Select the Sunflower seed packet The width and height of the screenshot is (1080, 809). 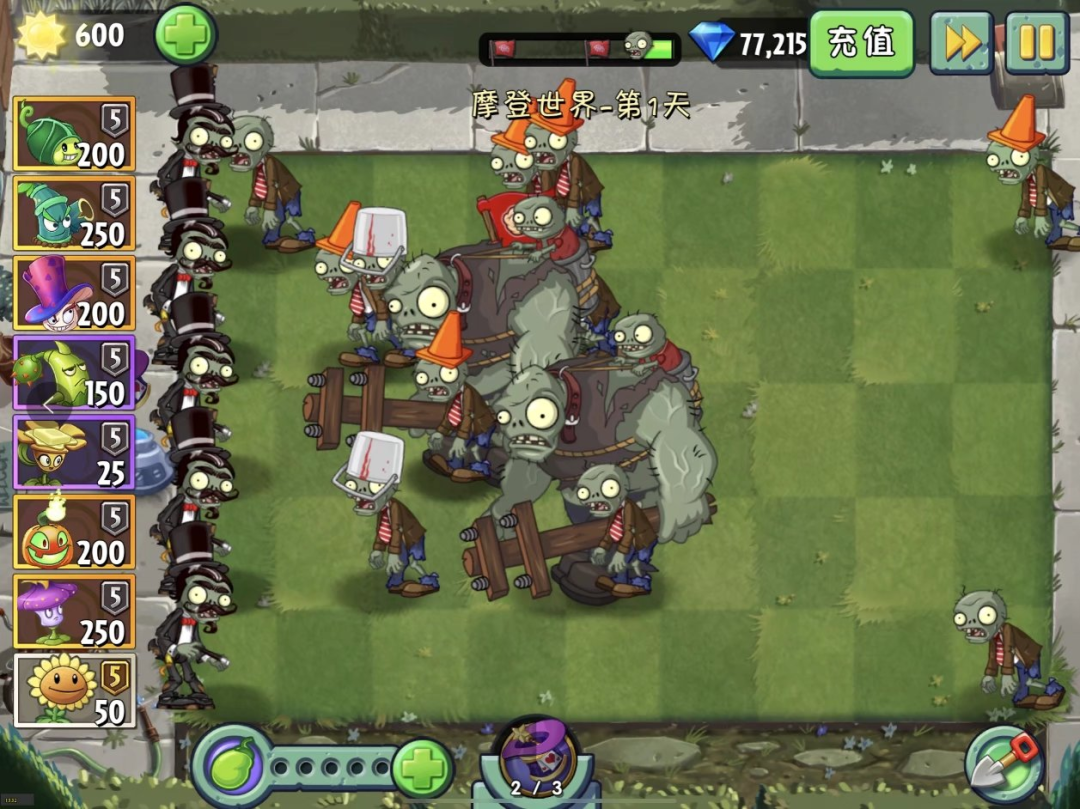(75, 690)
